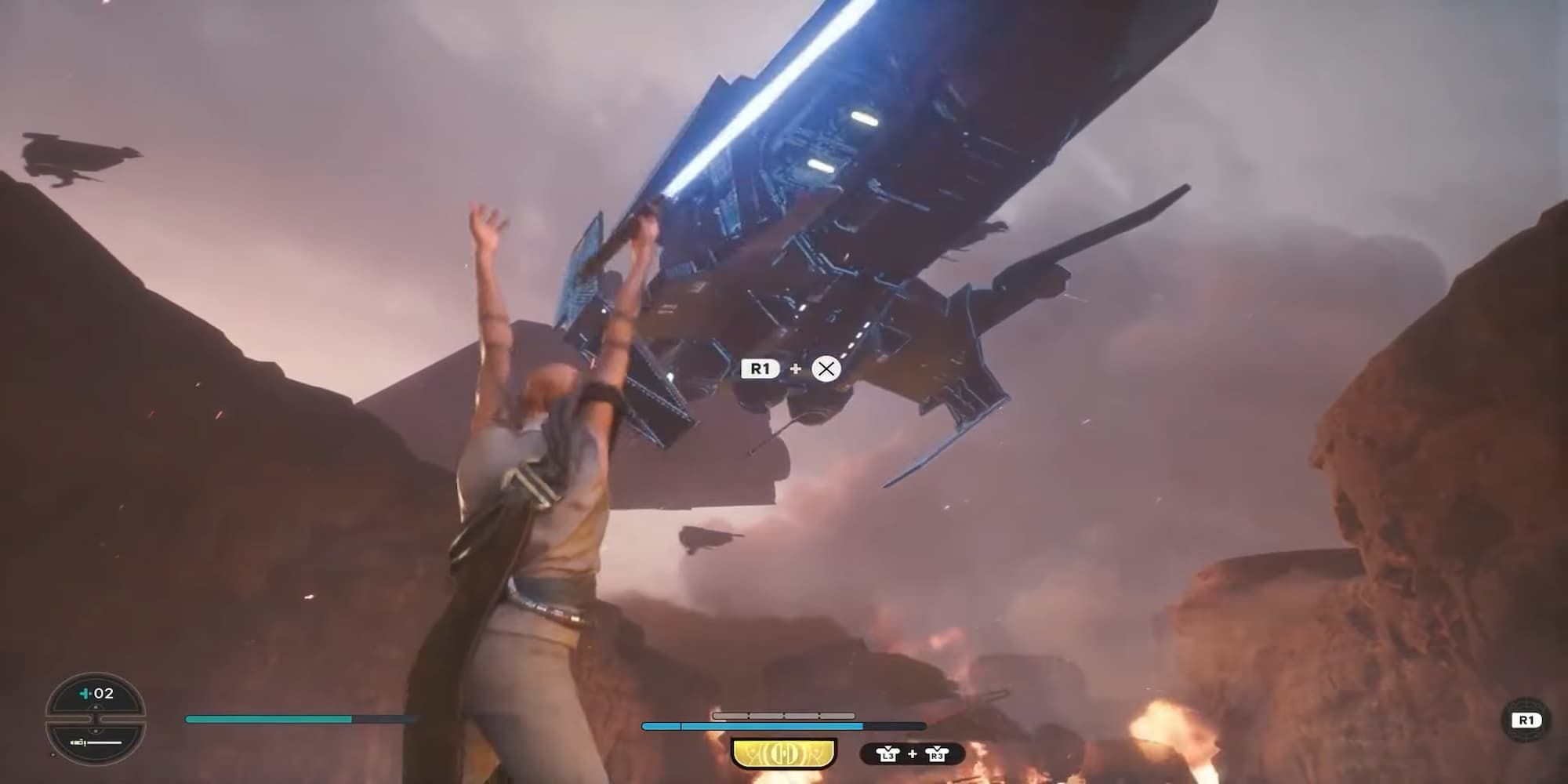Click the L3 stick icon in the prompt
Viewport: 1568px width, 784px height.
pos(887,753)
